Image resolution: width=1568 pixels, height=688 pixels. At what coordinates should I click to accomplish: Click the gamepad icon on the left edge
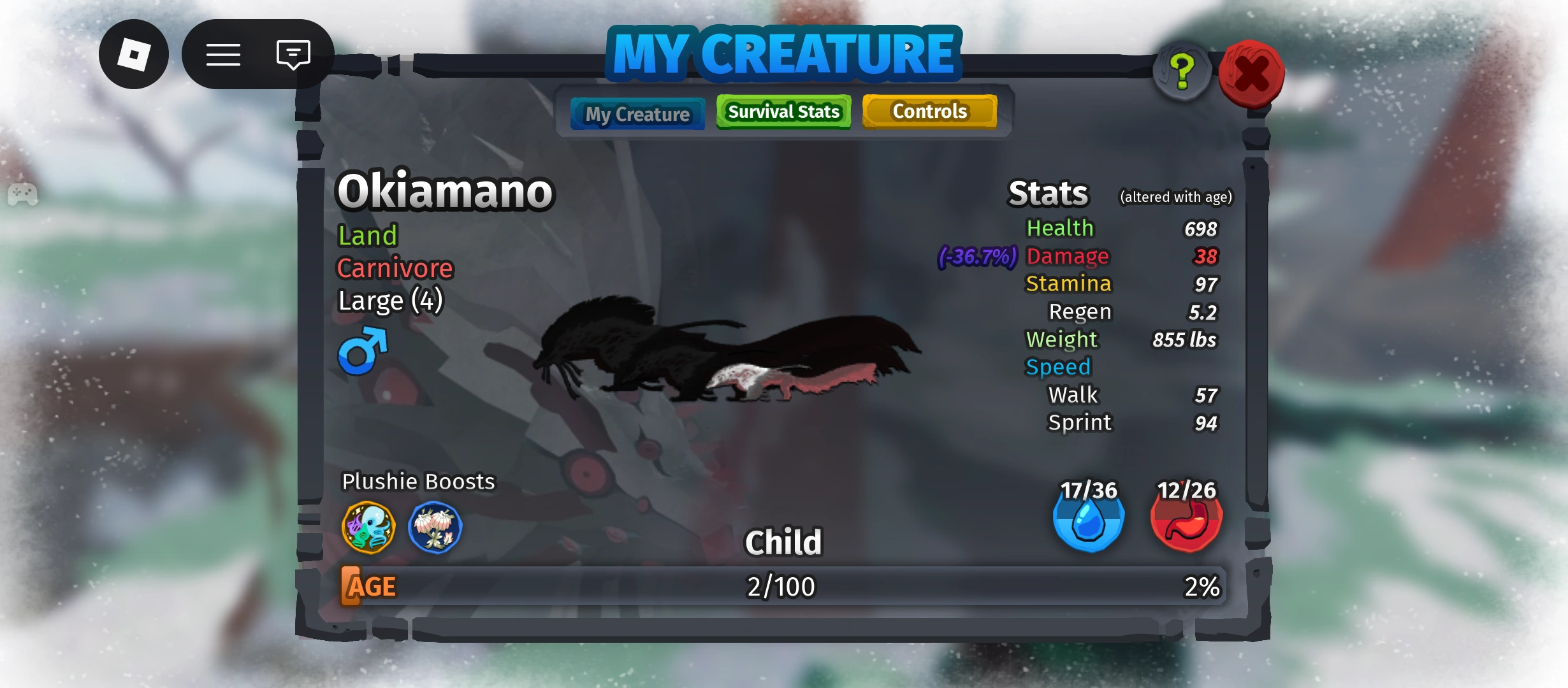(24, 195)
